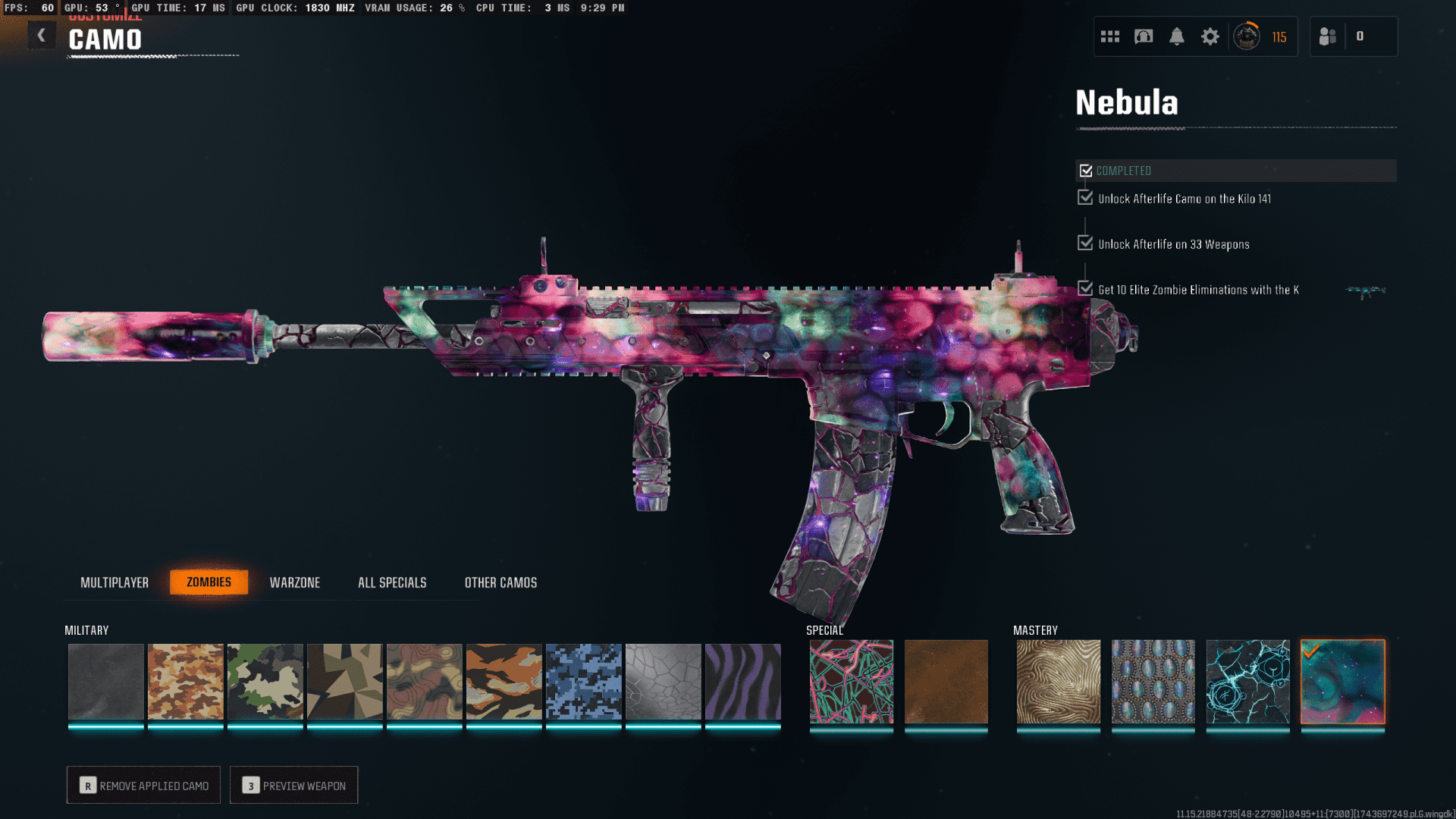This screenshot has width=1456, height=819.
Task: Open the Warzone camo tab
Action: click(295, 582)
